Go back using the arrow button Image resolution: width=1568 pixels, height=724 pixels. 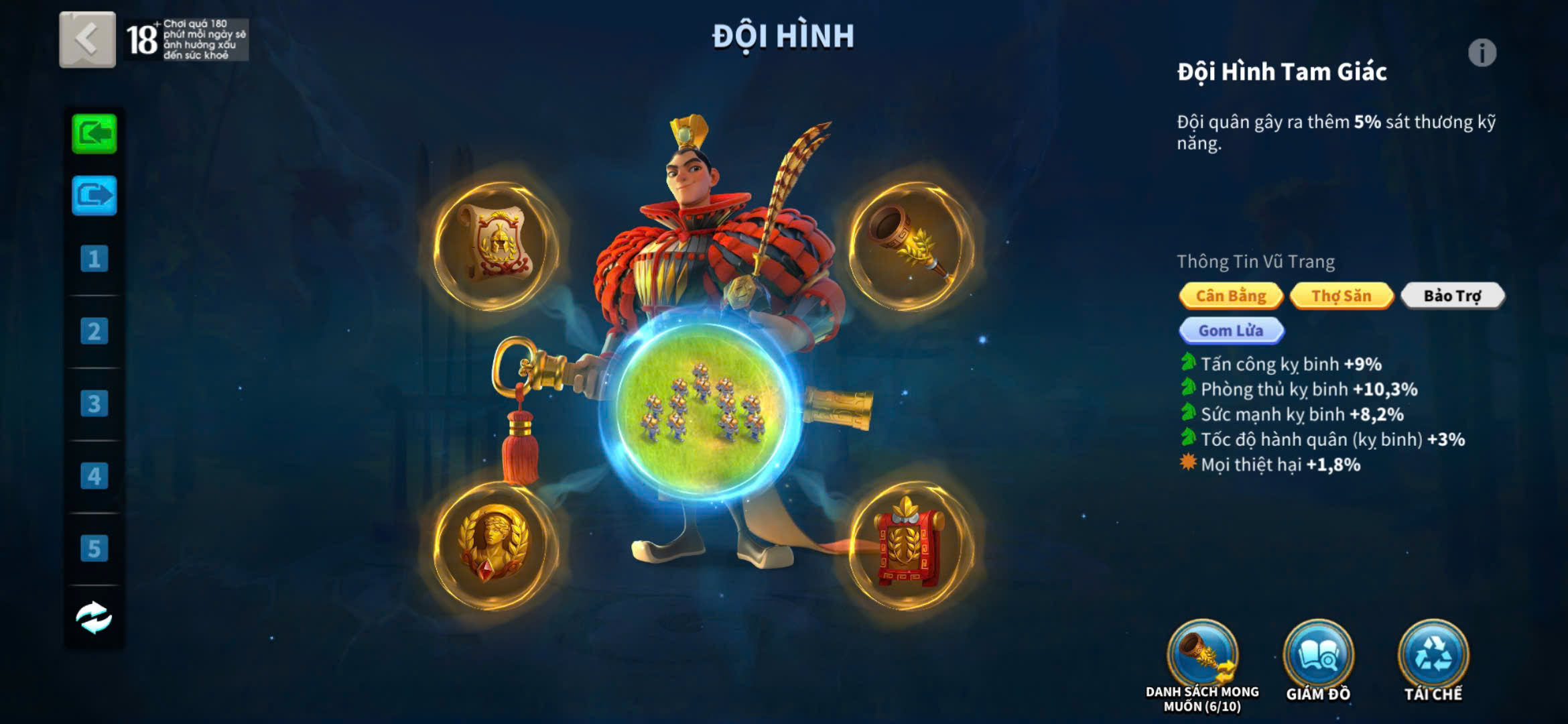tap(87, 39)
